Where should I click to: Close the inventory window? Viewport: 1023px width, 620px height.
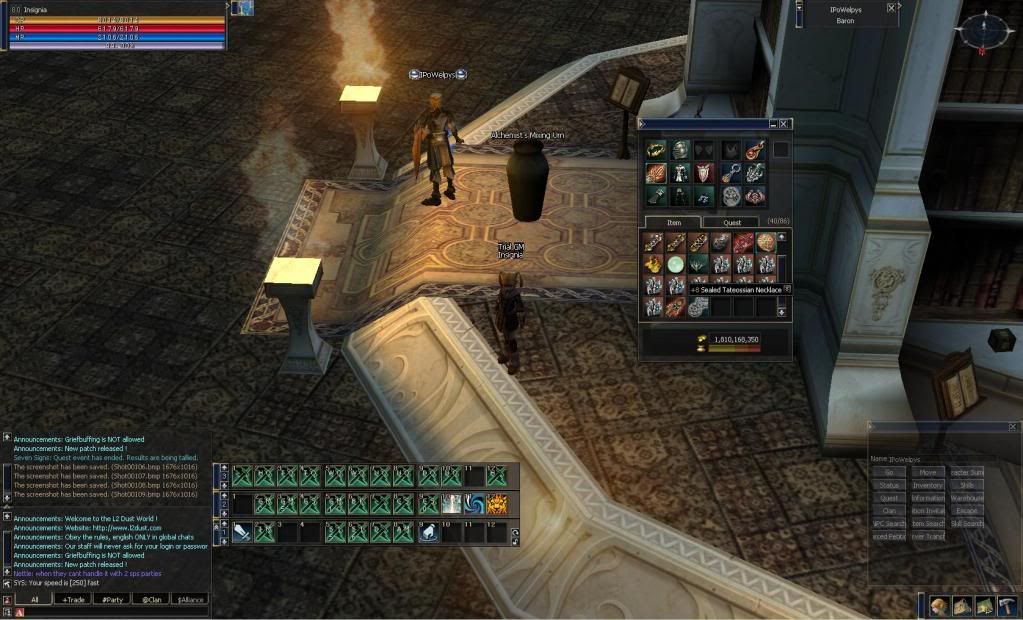click(784, 124)
